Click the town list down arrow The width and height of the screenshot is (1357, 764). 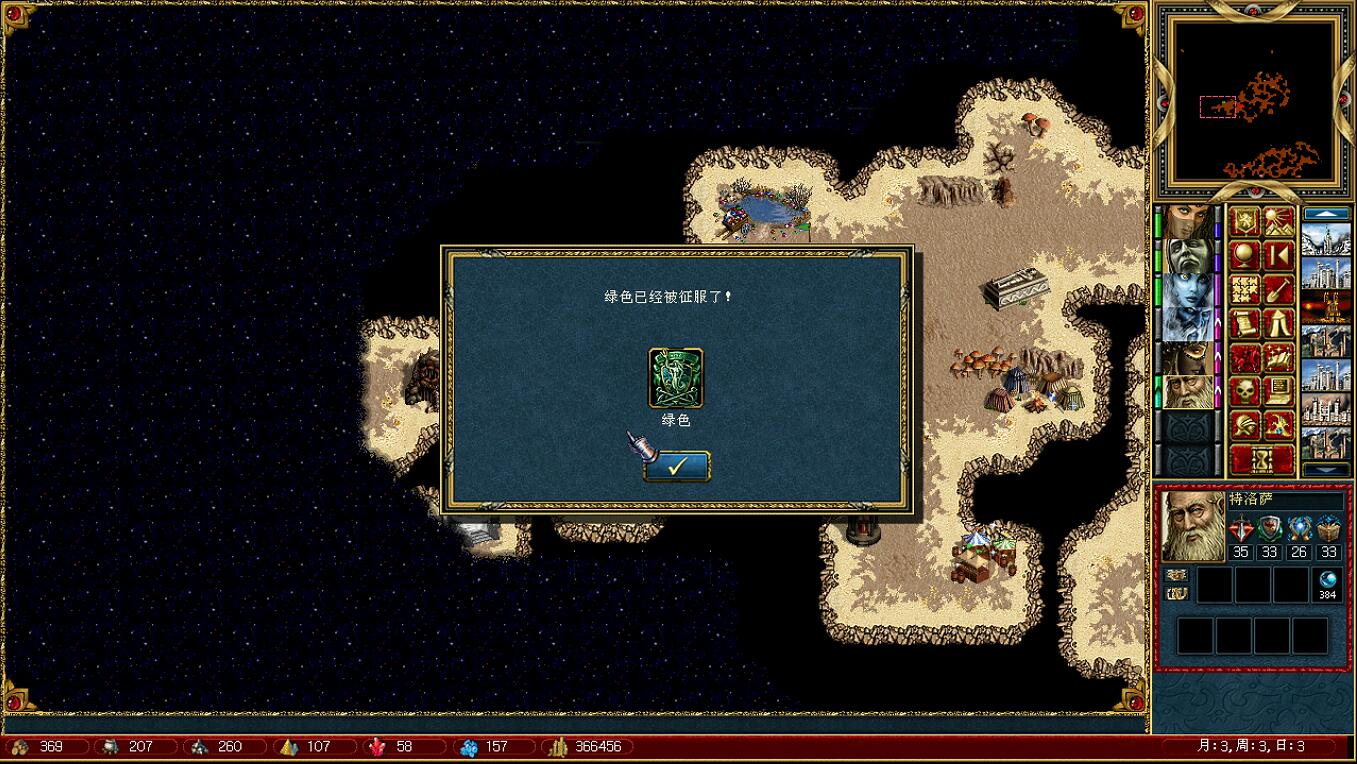(1326, 470)
